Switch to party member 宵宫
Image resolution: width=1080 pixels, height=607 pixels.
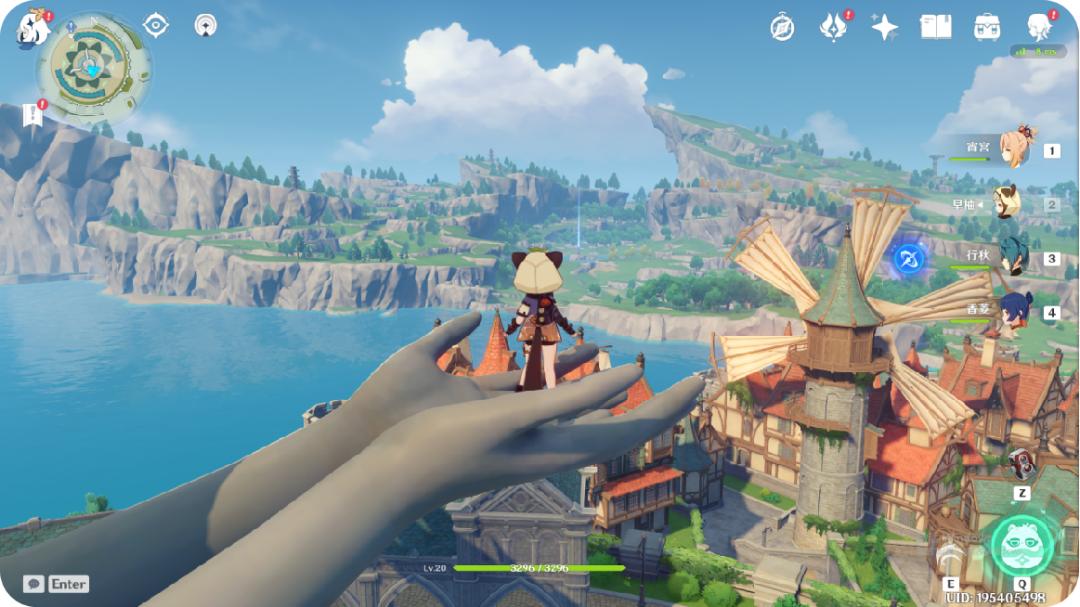pos(1018,148)
